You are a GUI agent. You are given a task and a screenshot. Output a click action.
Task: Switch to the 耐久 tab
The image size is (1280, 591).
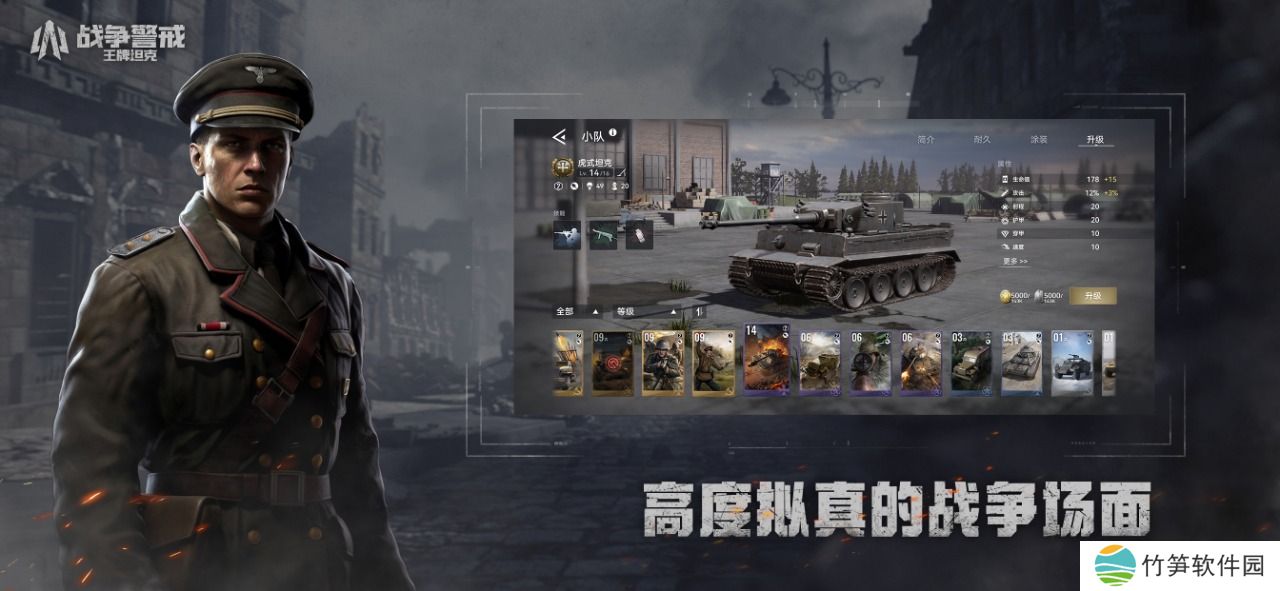[x=983, y=140]
